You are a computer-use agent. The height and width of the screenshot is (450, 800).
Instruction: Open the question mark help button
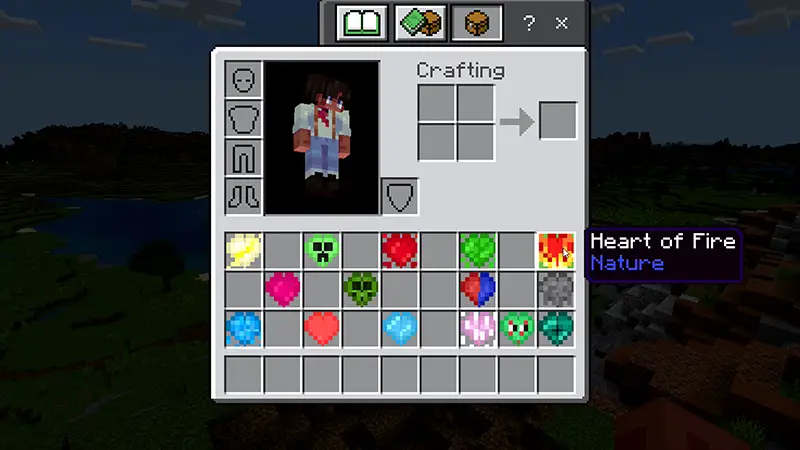click(529, 22)
